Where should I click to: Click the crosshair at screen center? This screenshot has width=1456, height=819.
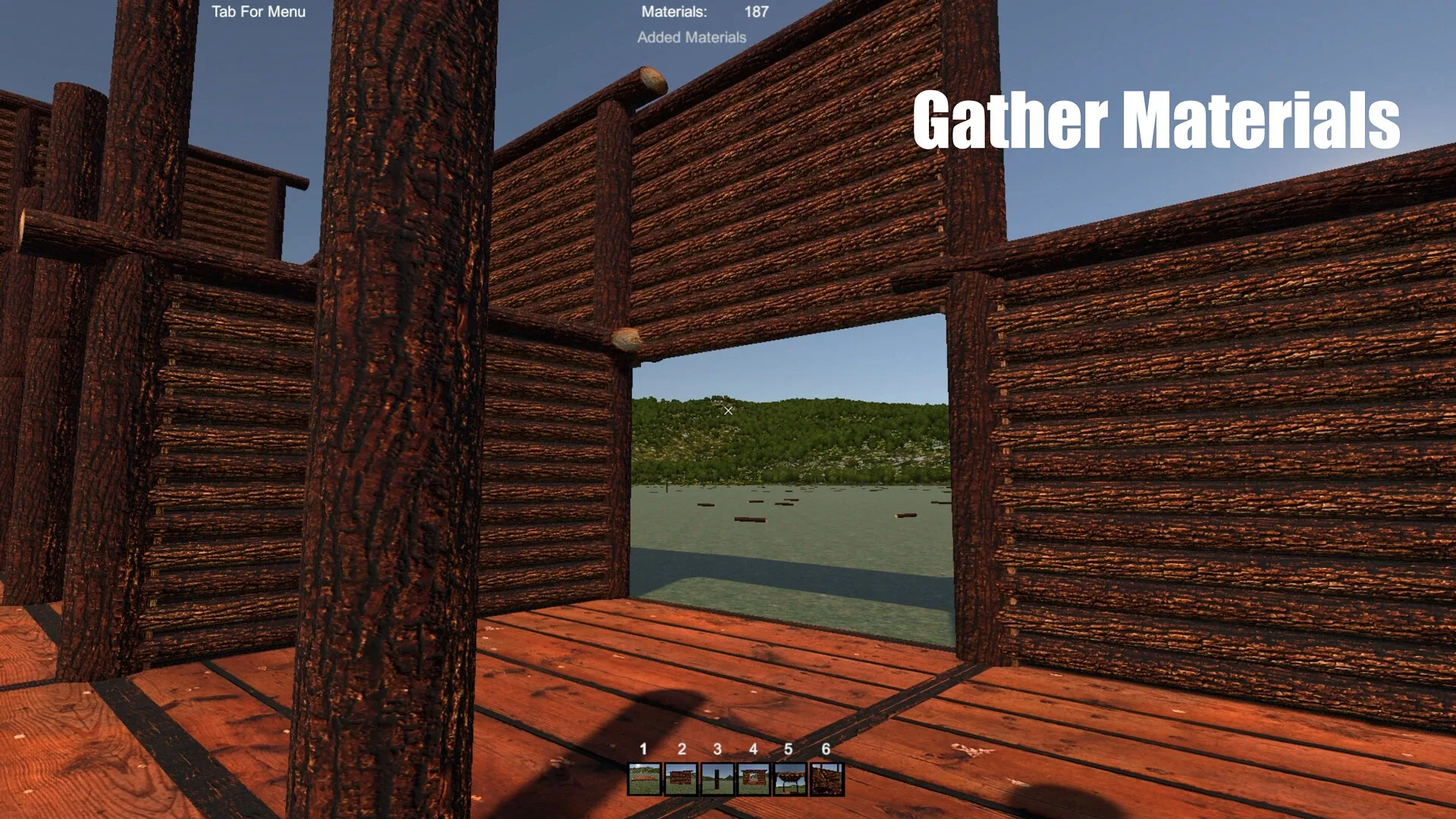727,410
